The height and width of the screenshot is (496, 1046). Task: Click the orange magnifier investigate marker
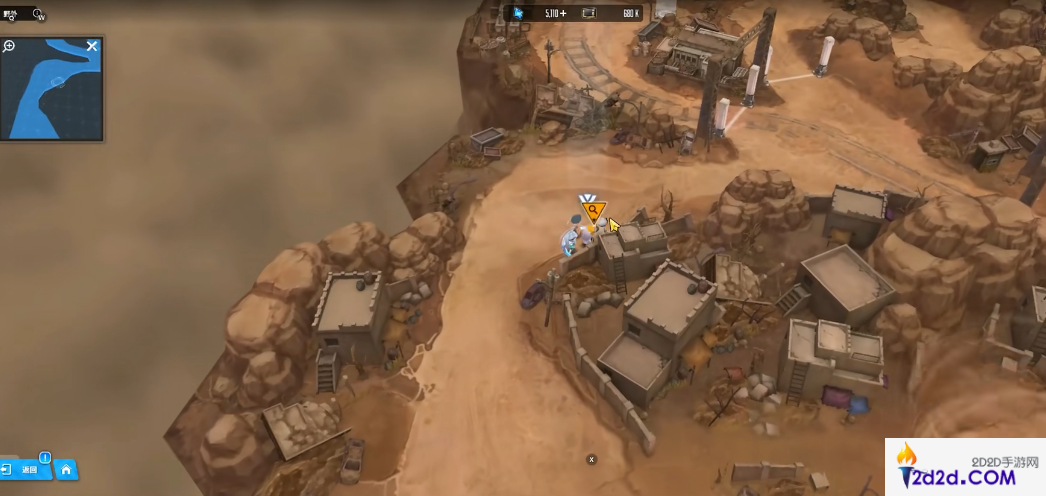pyautogui.click(x=593, y=209)
